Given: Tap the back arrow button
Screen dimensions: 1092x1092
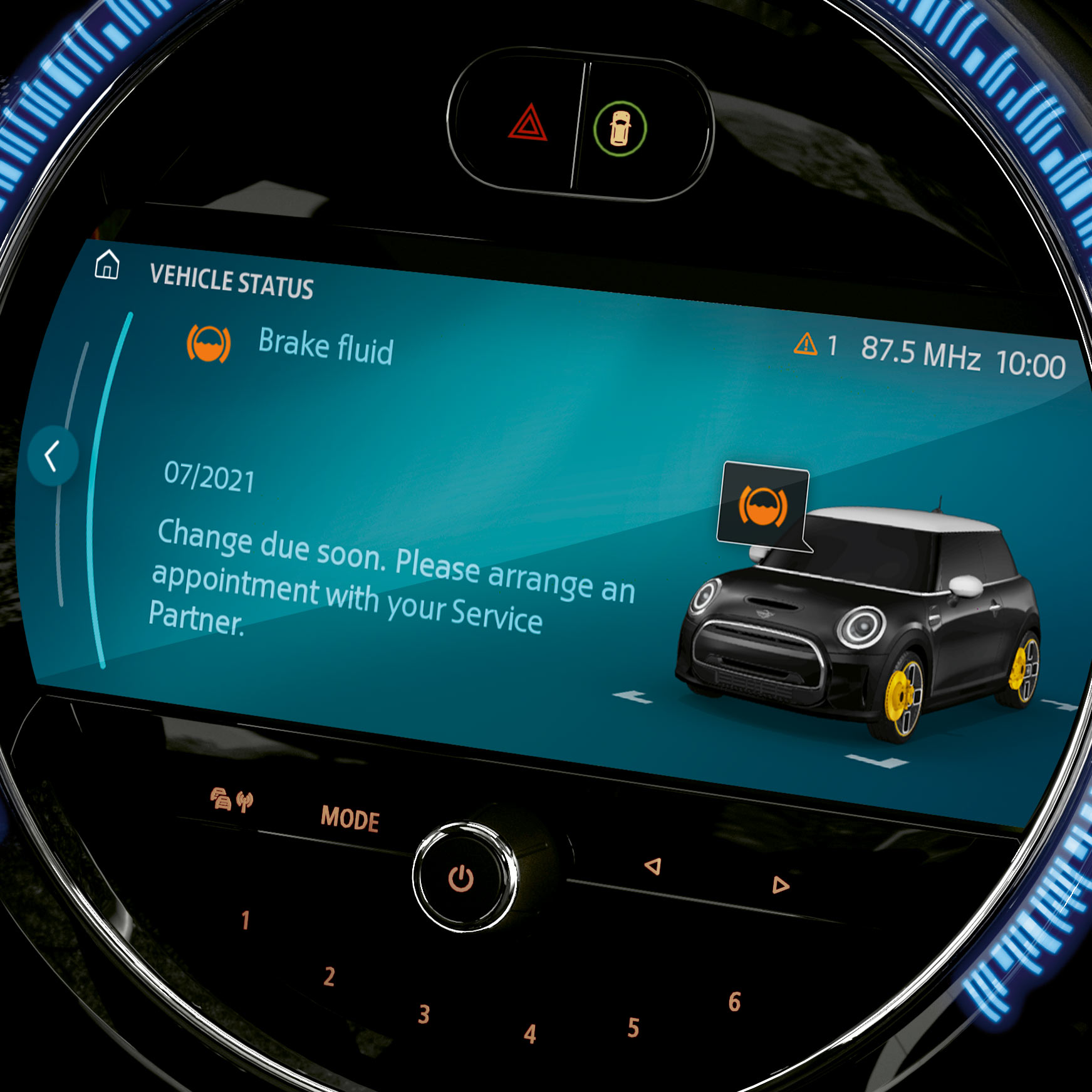Looking at the screenshot, I should coord(53,455).
